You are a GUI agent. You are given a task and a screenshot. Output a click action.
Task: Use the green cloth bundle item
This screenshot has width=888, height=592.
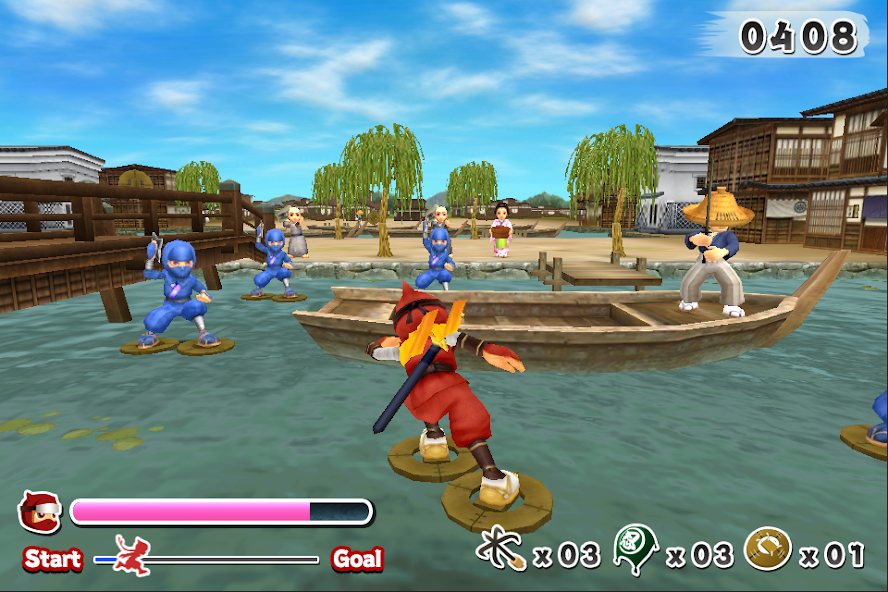point(635,548)
